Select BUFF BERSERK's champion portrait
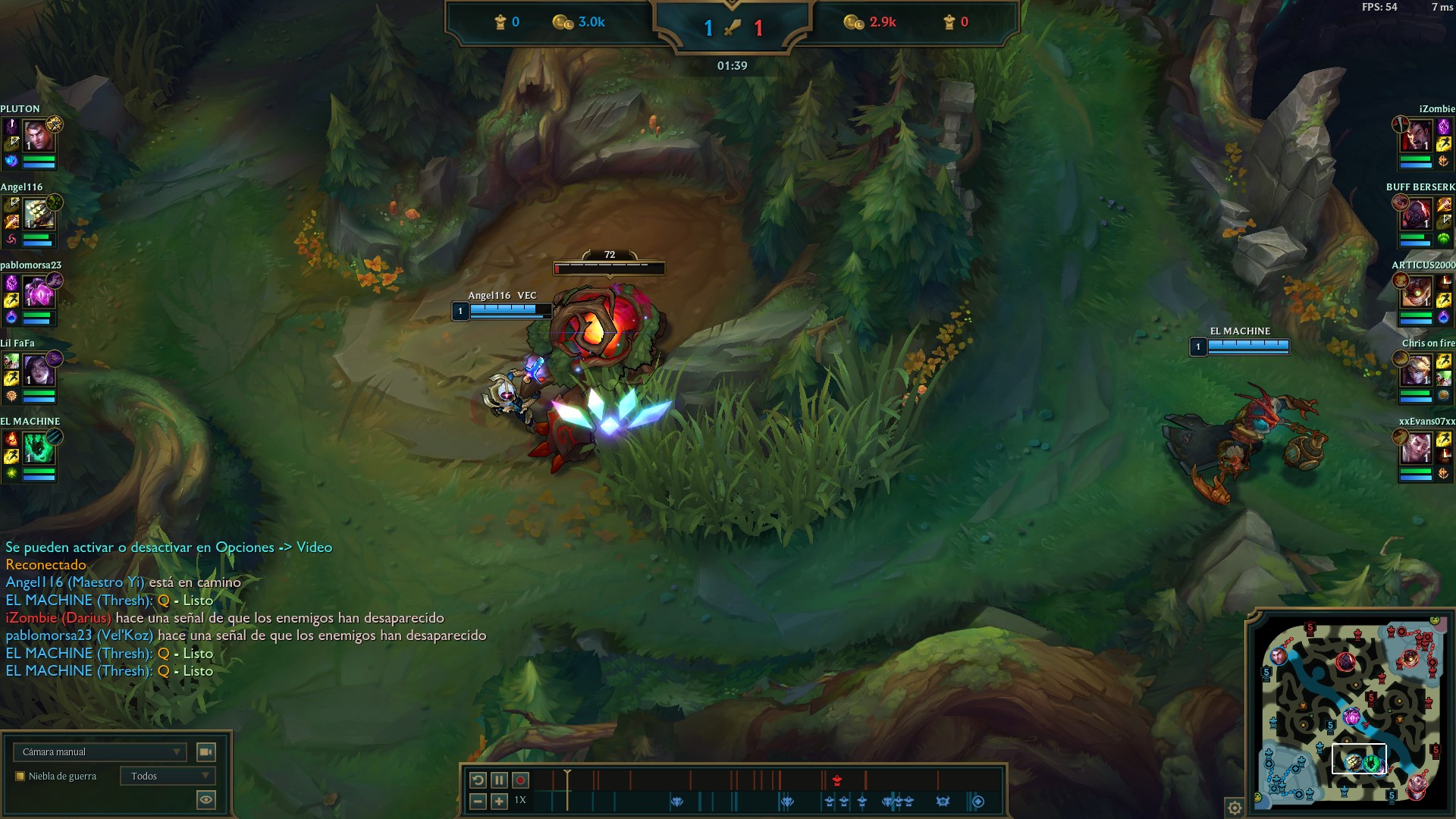 pyautogui.click(x=1415, y=215)
